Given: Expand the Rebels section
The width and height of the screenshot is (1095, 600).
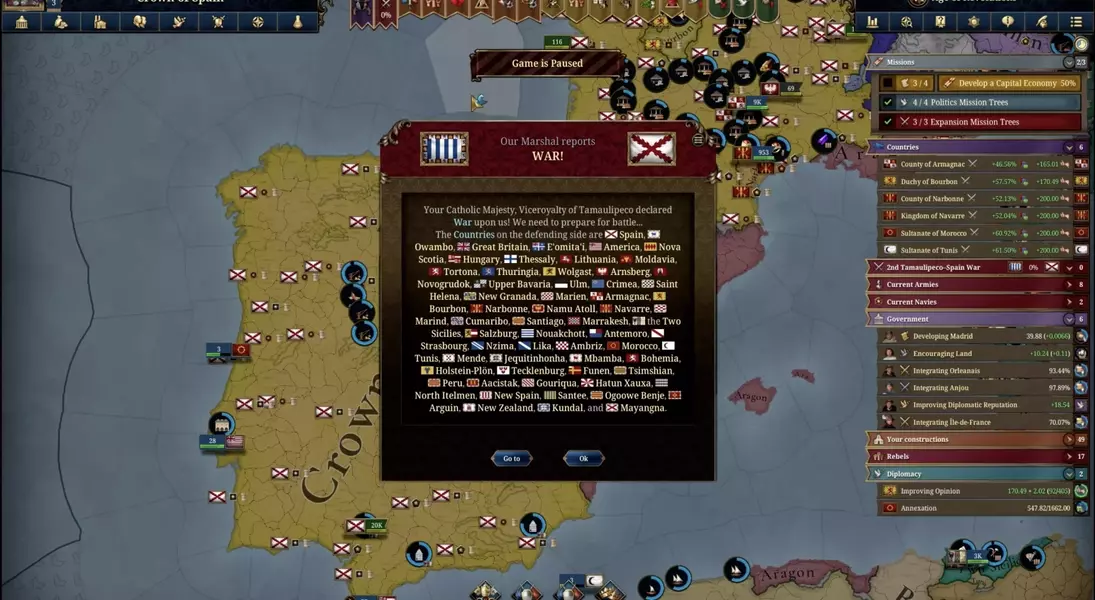Looking at the screenshot, I should click(1068, 456).
